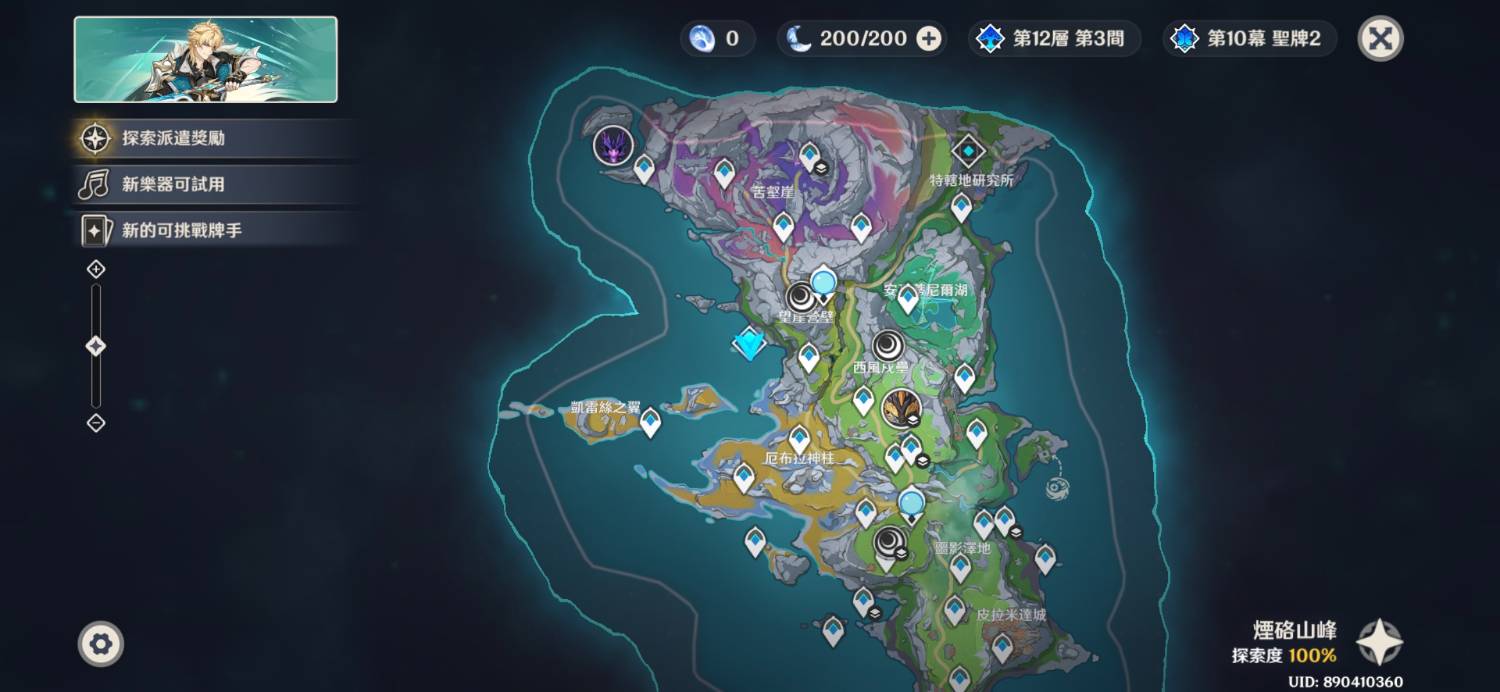Click the map zoom slider handle

tap(96, 346)
